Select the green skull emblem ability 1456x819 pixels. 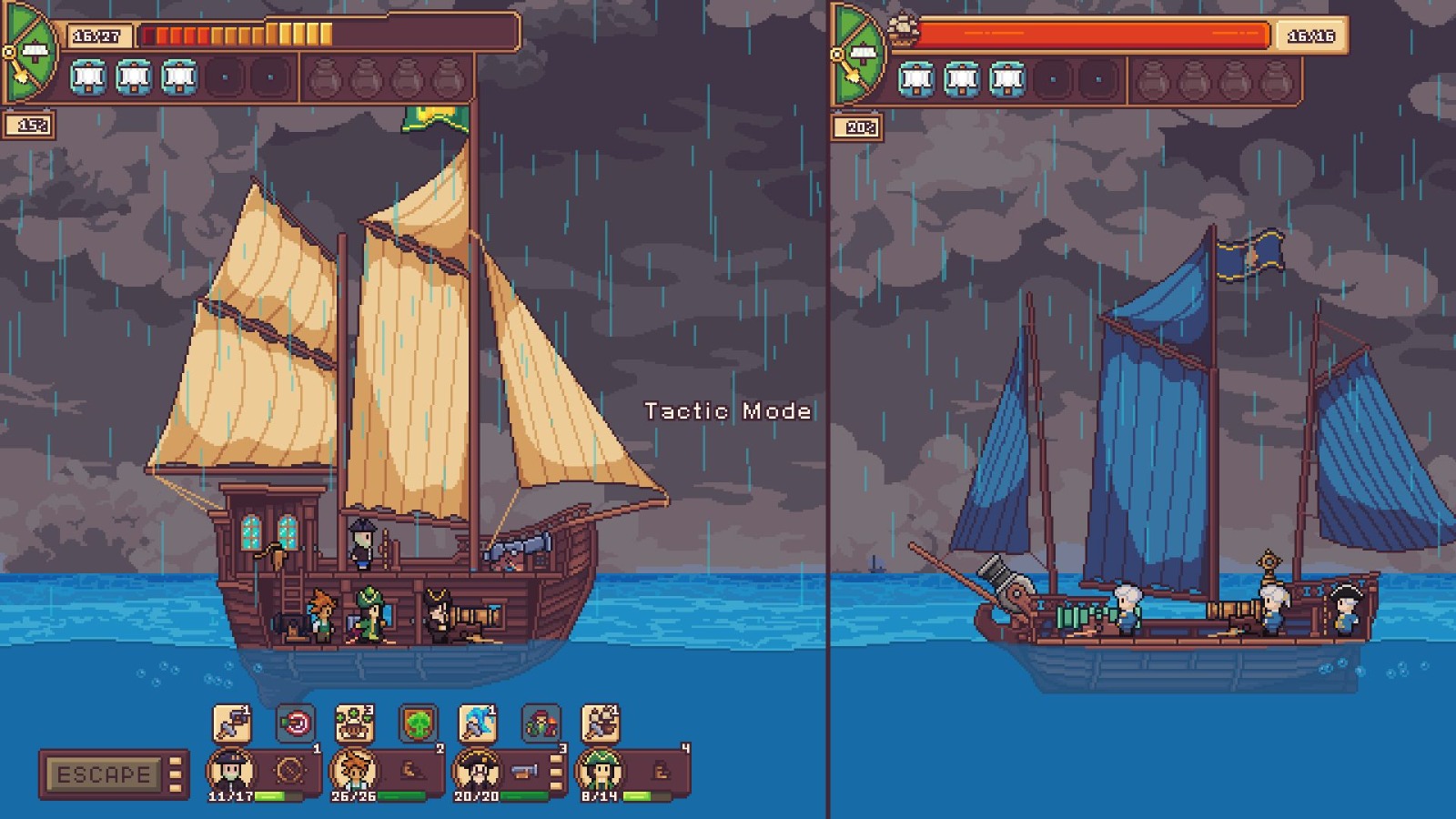coord(418,722)
